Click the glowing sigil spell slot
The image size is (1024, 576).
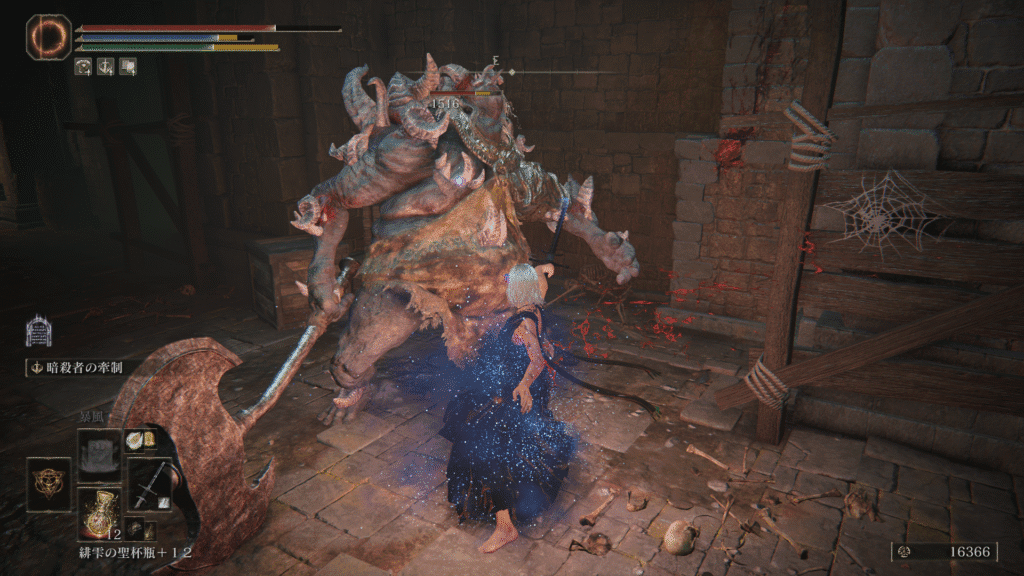48,483
